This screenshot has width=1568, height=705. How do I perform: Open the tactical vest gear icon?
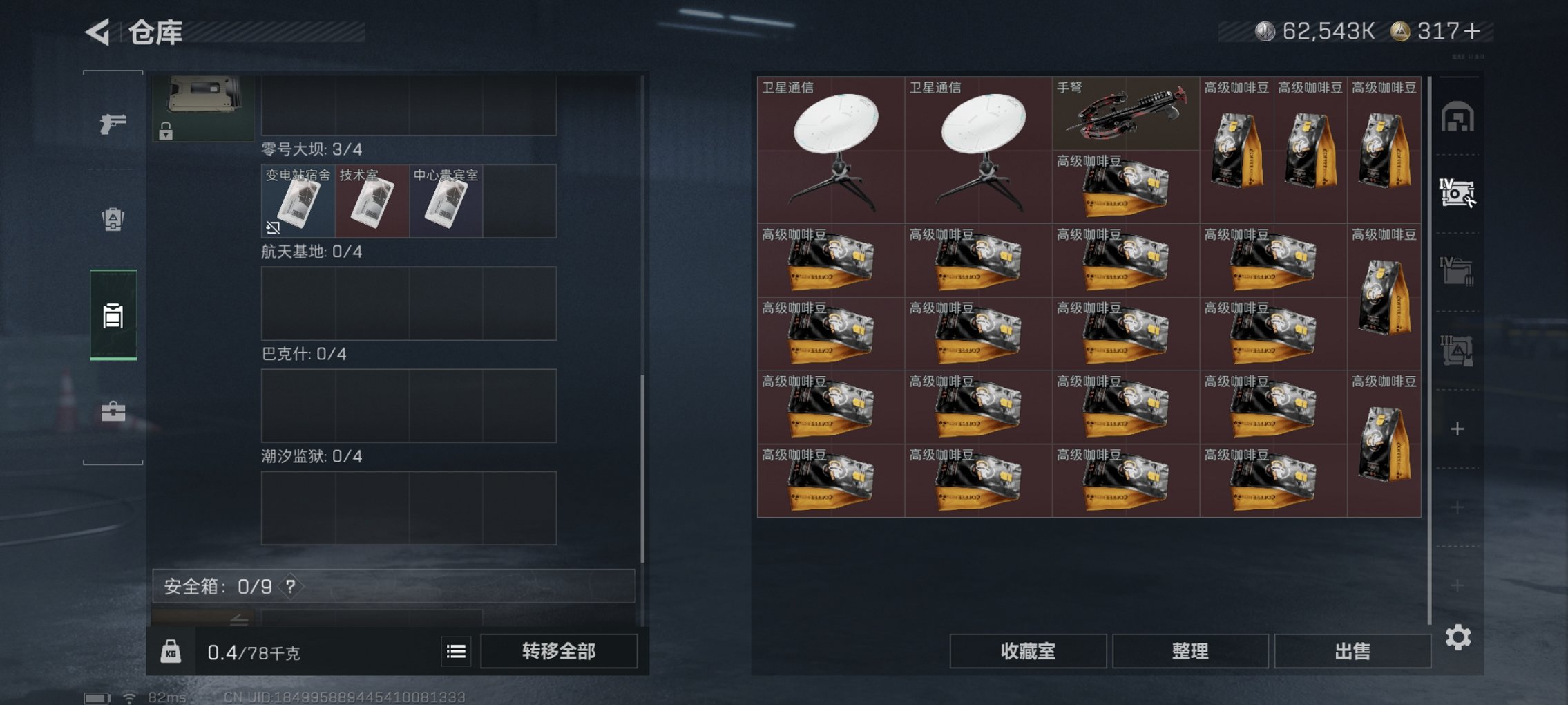113,218
